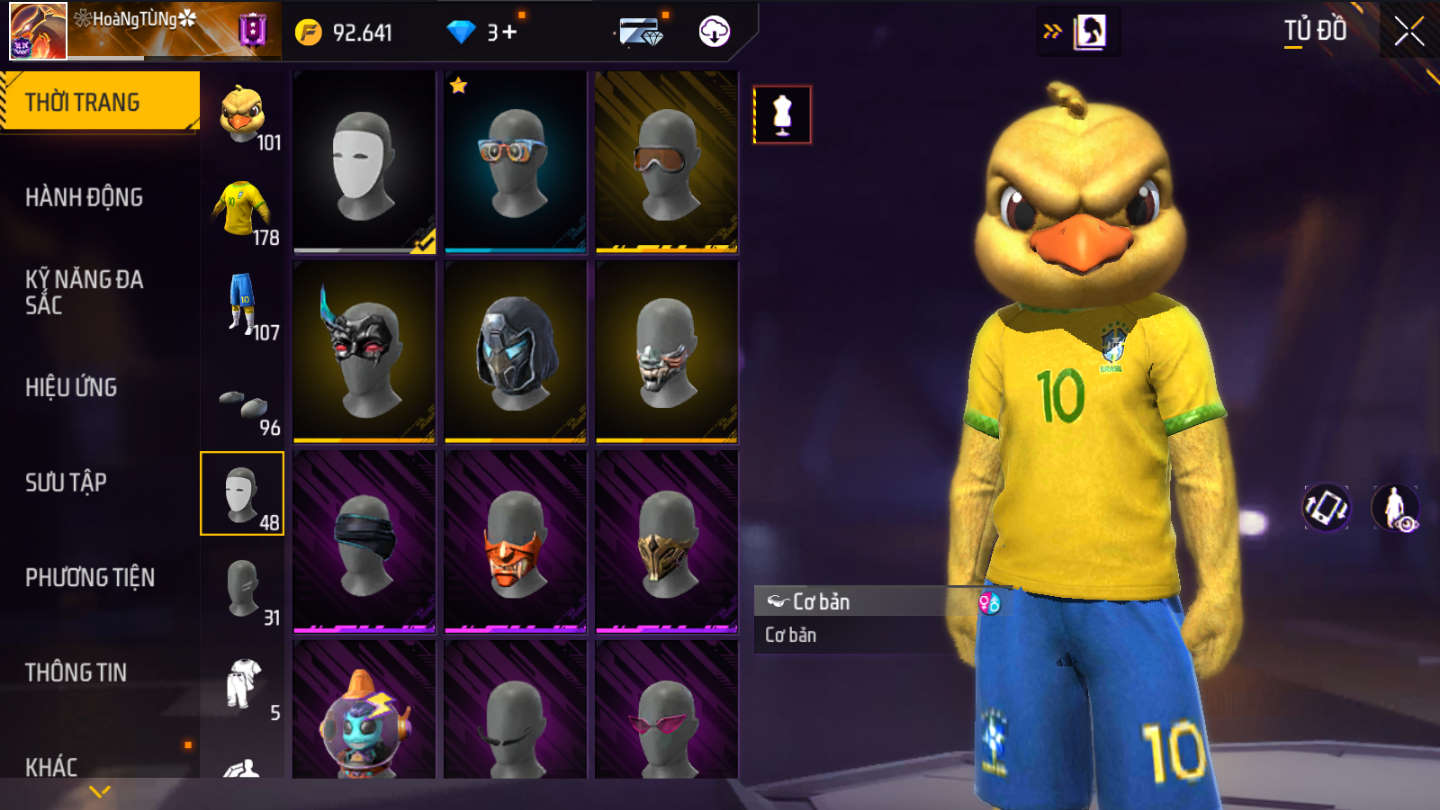1440x810 pixels.
Task: Choose the black mask with red eyes
Action: [364, 351]
